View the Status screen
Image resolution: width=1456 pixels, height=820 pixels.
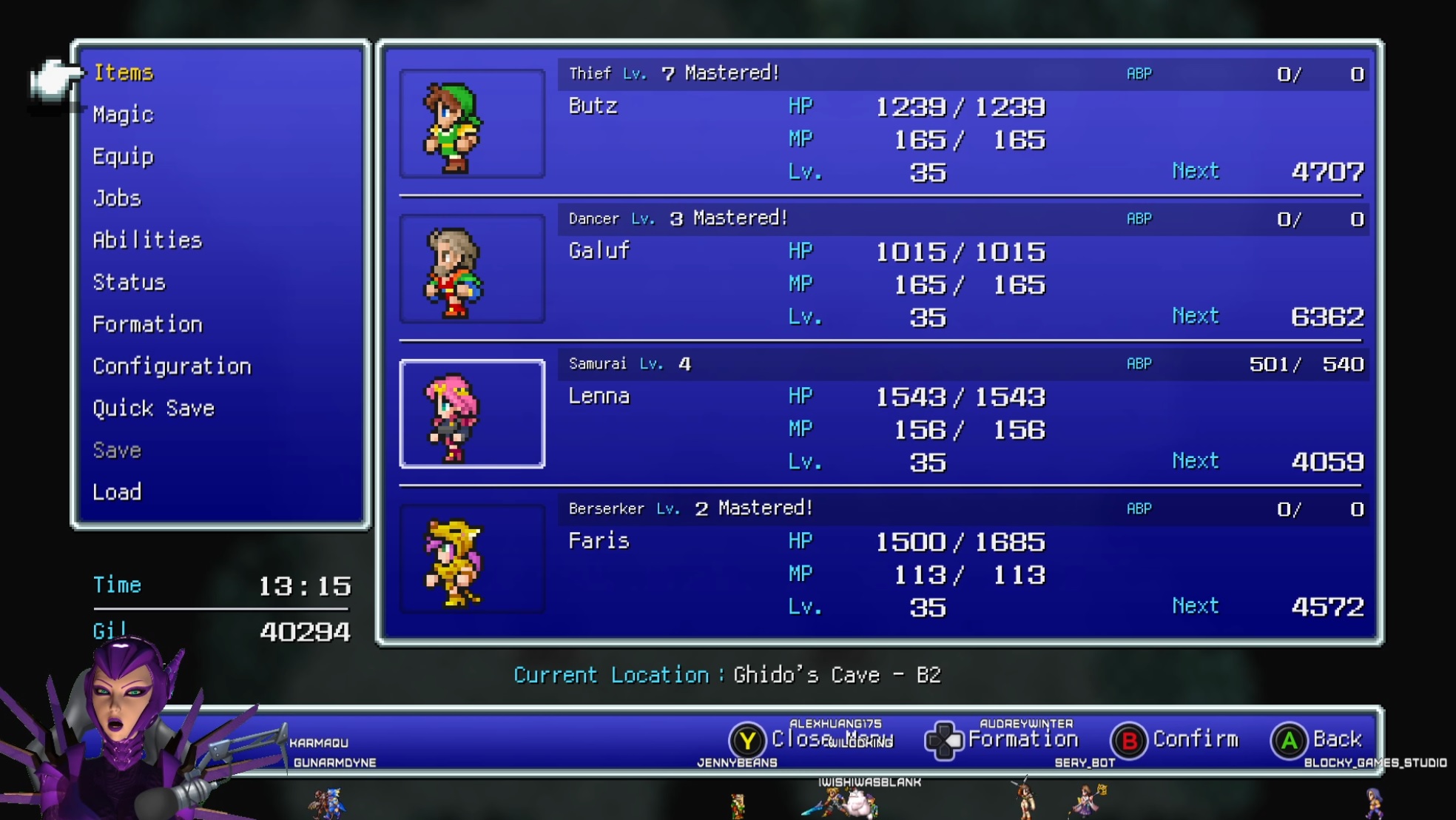pyautogui.click(x=129, y=283)
